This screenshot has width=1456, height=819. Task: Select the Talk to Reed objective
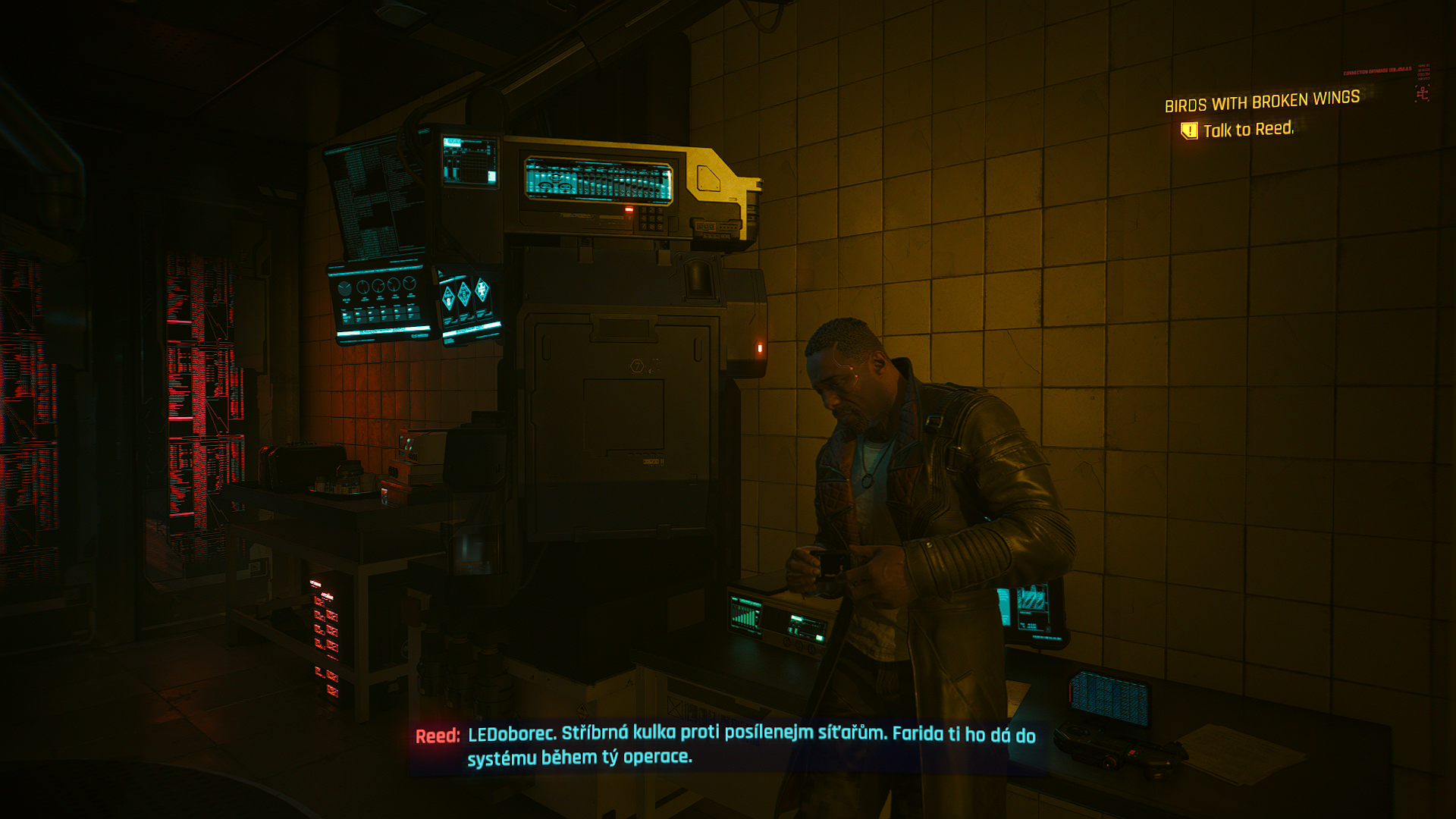click(1247, 130)
